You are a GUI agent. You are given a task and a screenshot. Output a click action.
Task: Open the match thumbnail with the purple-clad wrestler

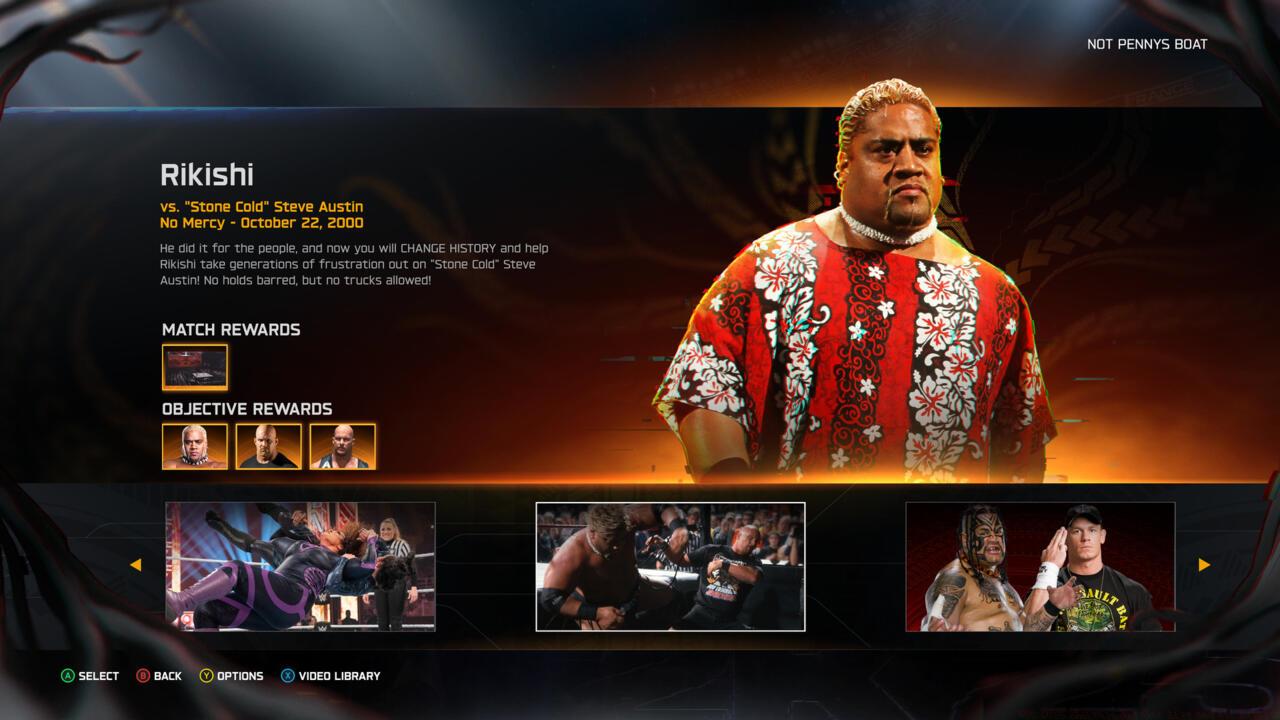click(300, 566)
